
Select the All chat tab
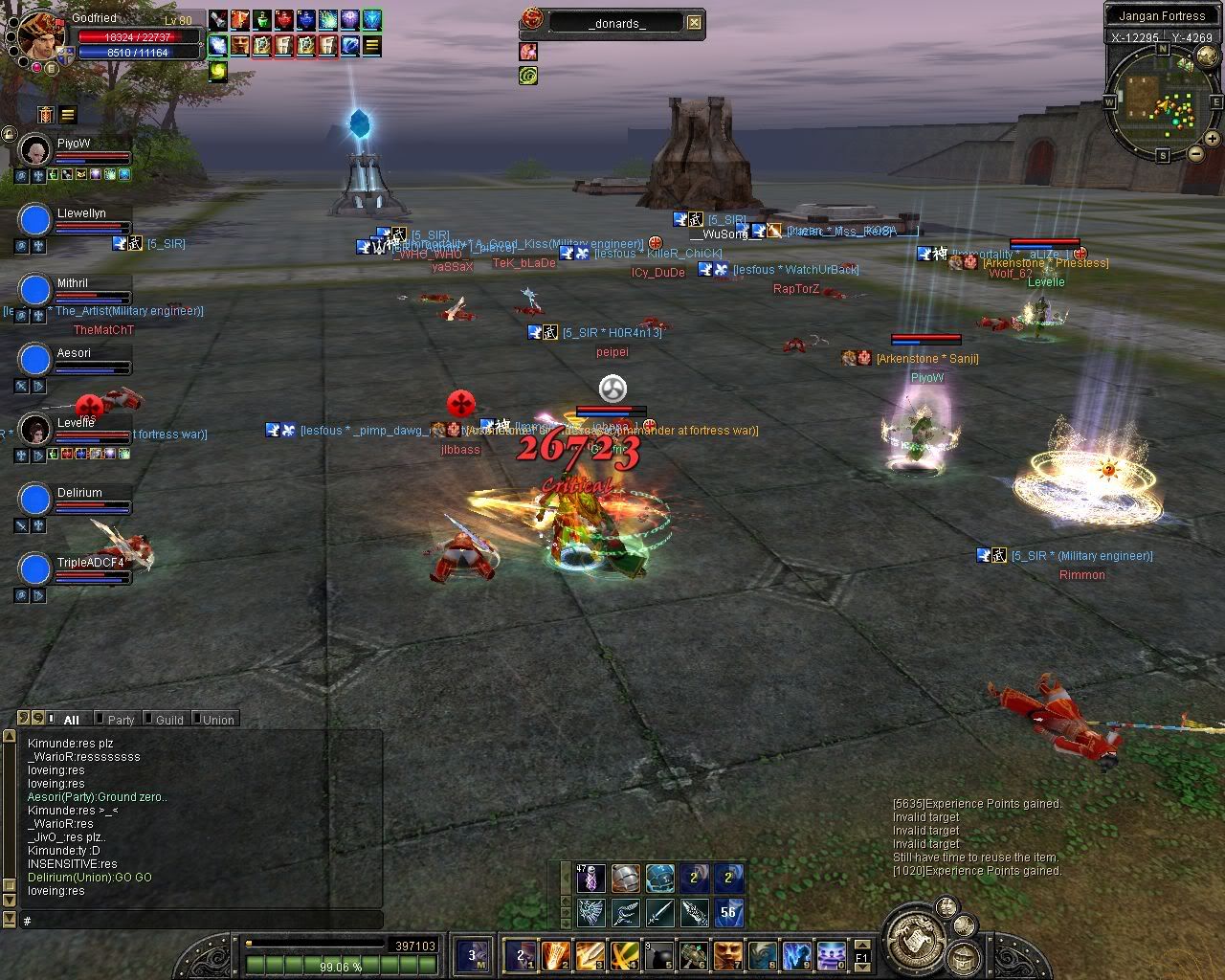[71, 720]
